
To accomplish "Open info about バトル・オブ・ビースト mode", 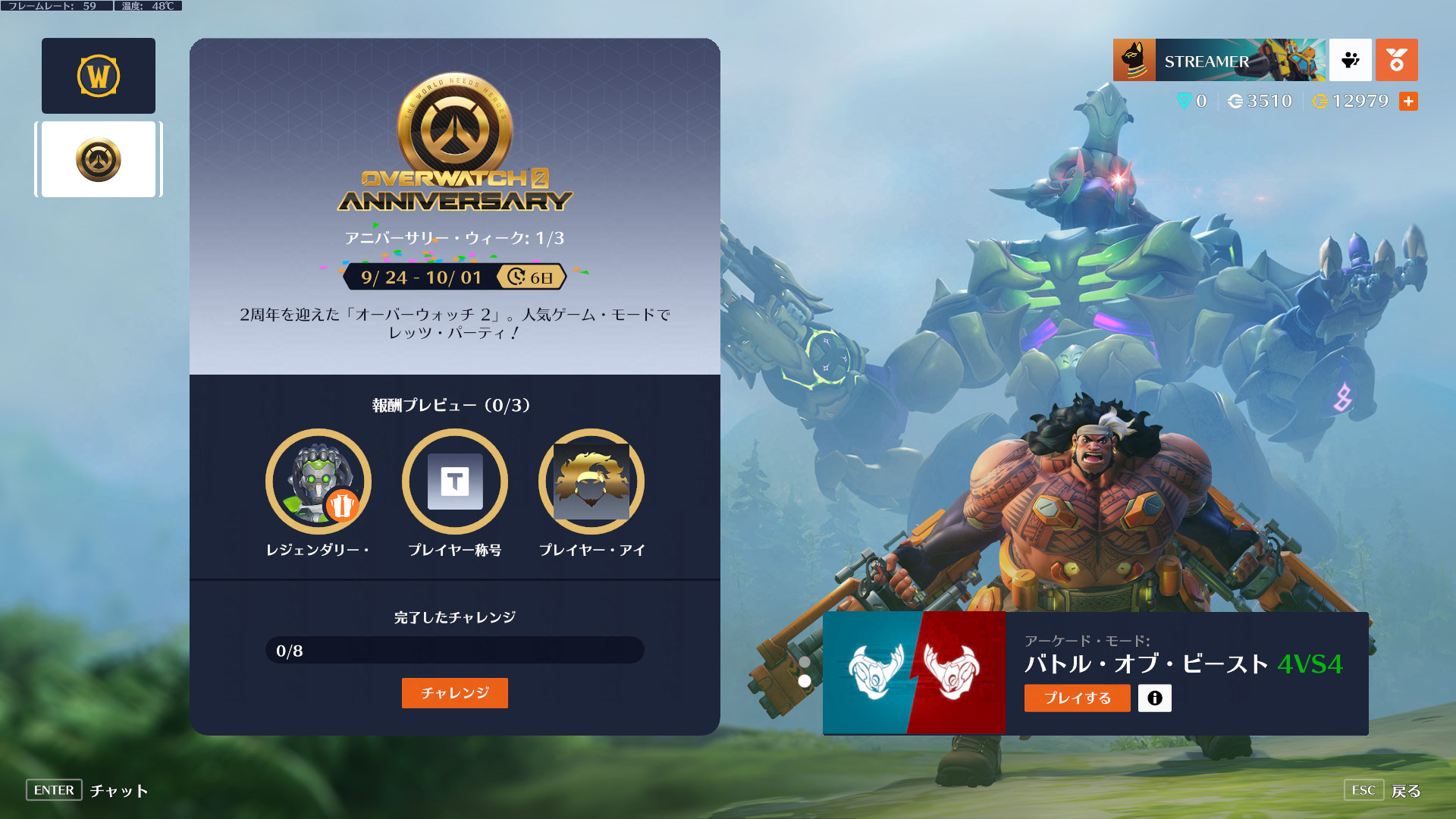I will 1154,698.
